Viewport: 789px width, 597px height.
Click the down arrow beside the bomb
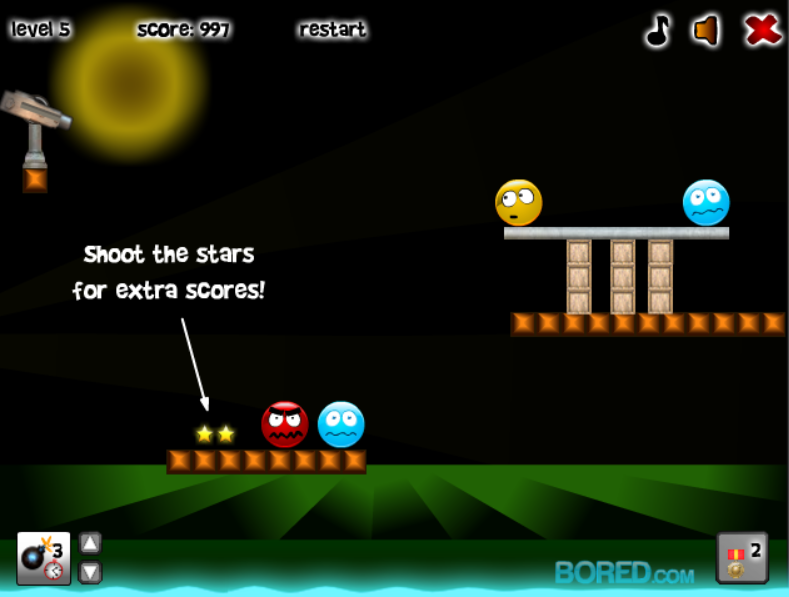90,572
